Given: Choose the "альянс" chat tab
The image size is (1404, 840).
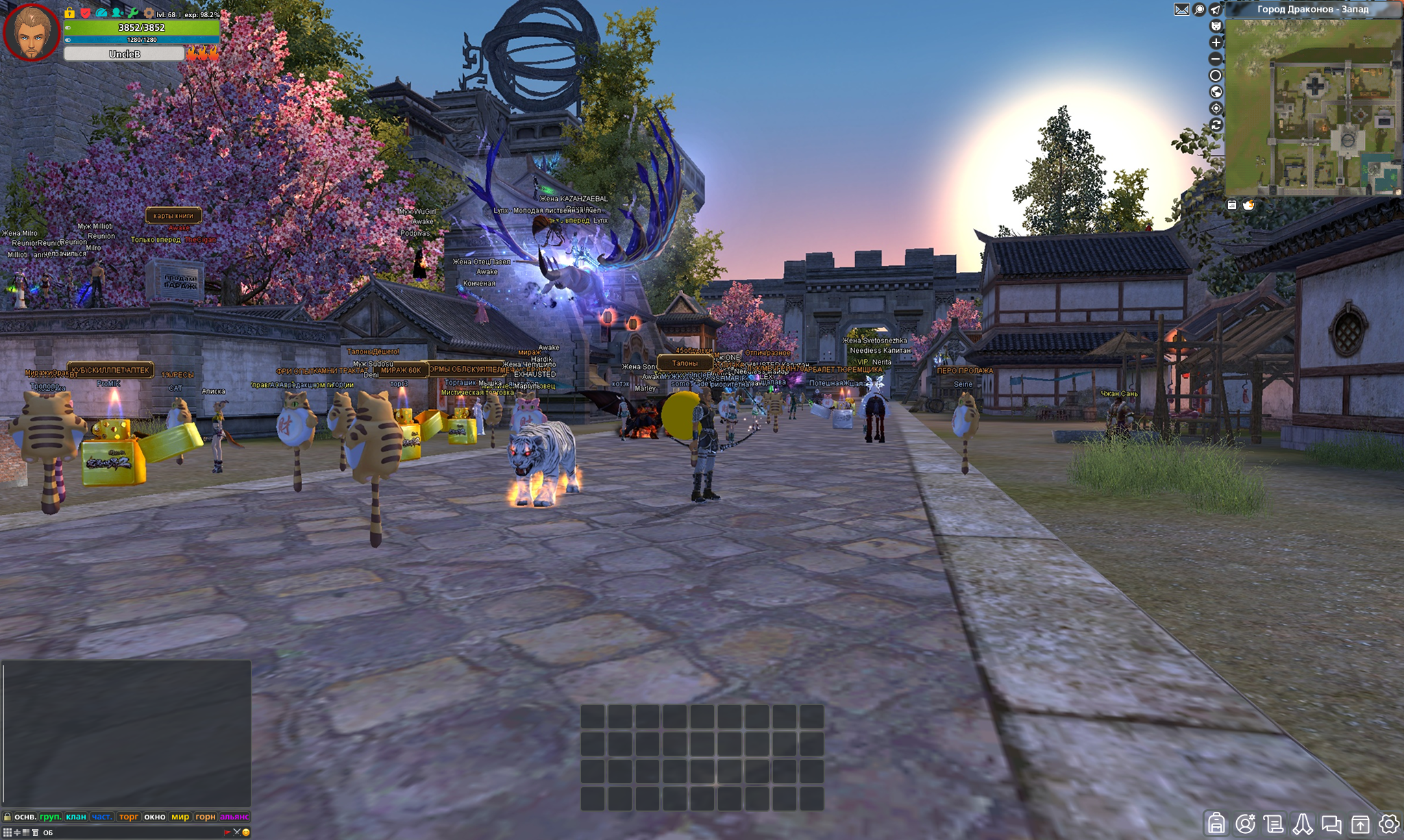Looking at the screenshot, I should [x=234, y=817].
